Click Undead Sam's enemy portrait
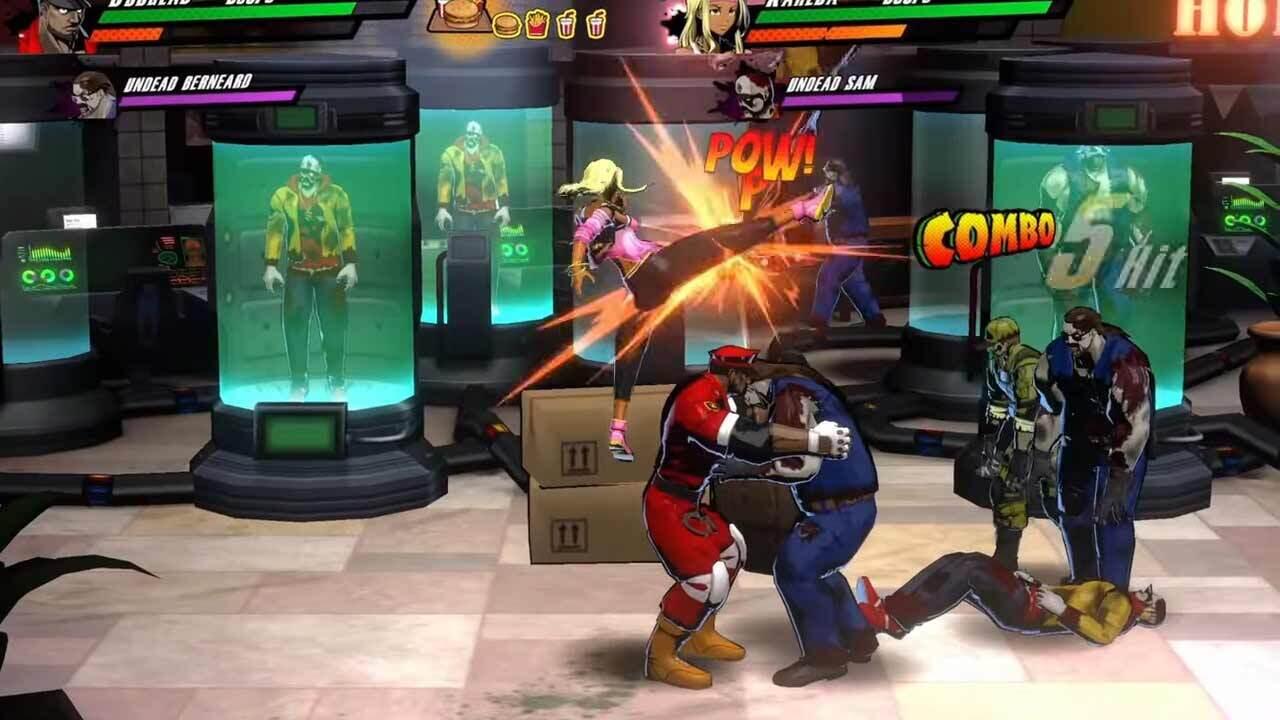This screenshot has width=1280, height=720. pos(752,95)
